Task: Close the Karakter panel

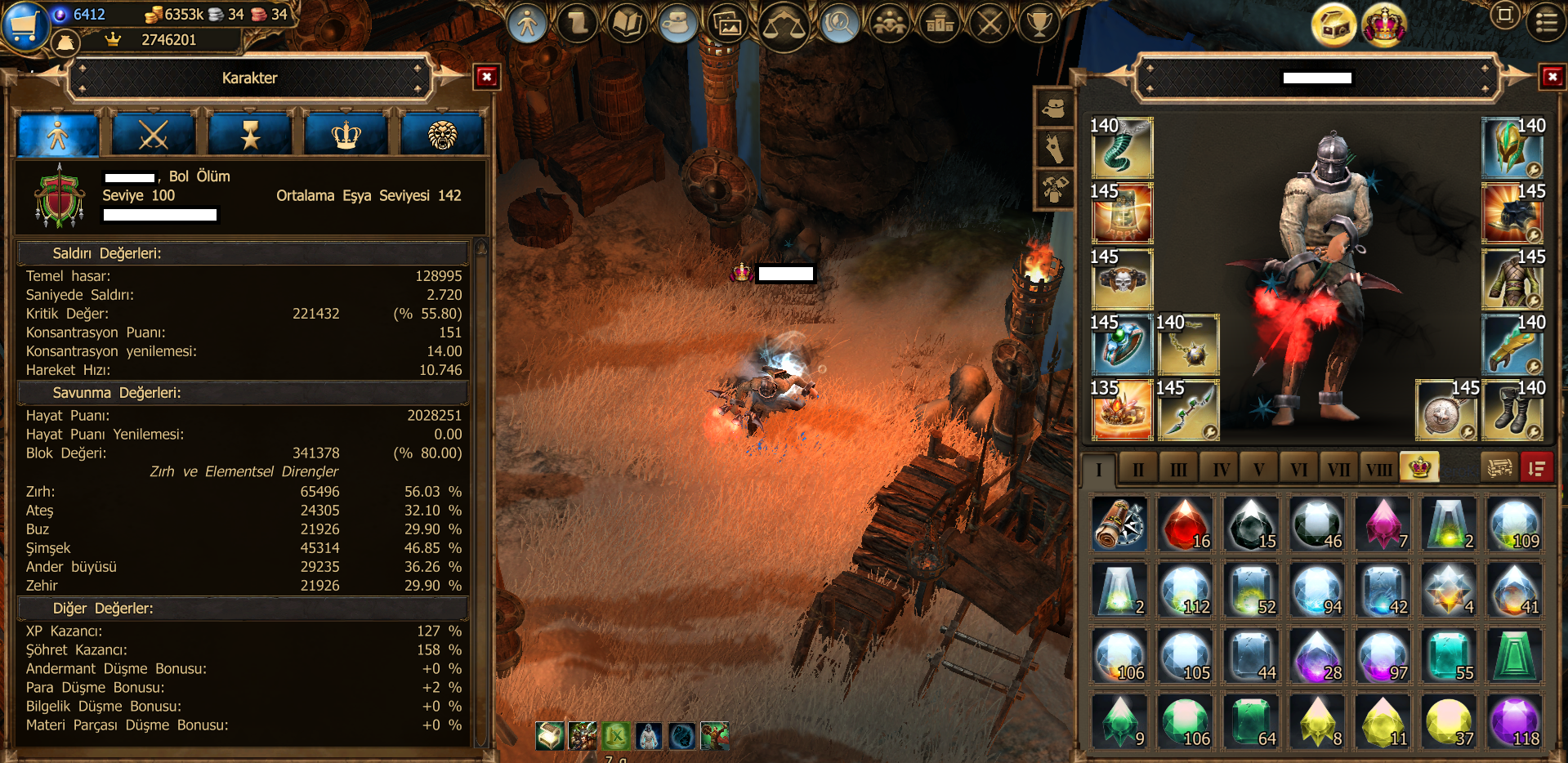Action: 487,78
